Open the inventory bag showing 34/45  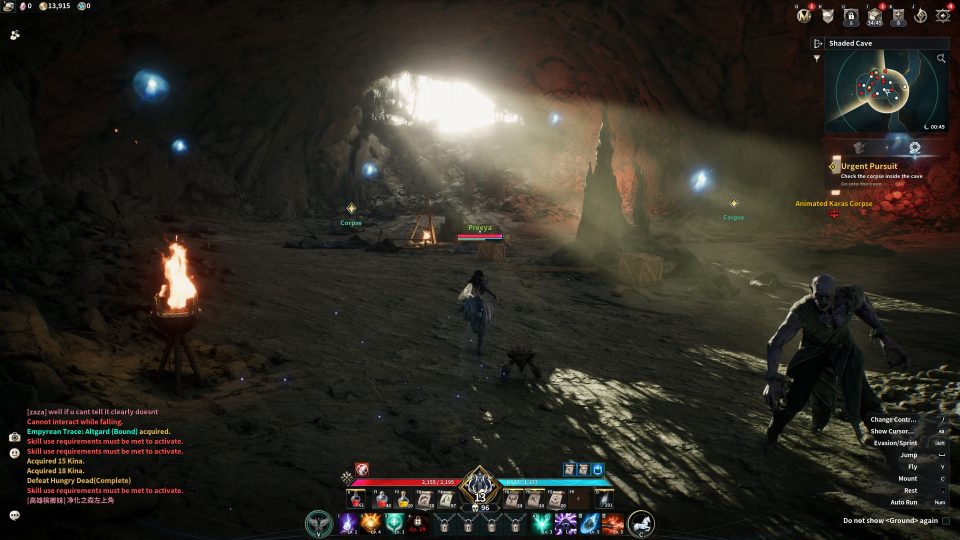(874, 15)
